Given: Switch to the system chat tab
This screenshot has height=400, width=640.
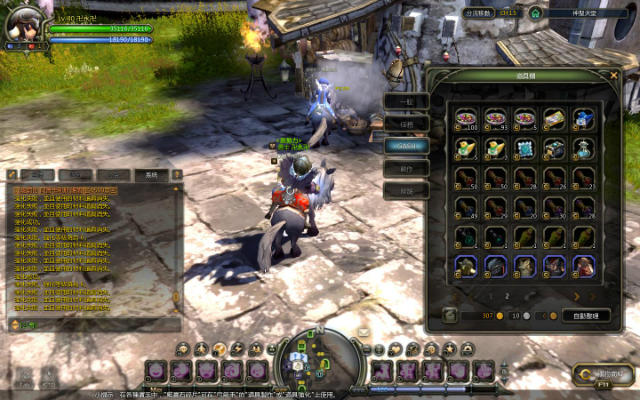Looking at the screenshot, I should tap(151, 174).
